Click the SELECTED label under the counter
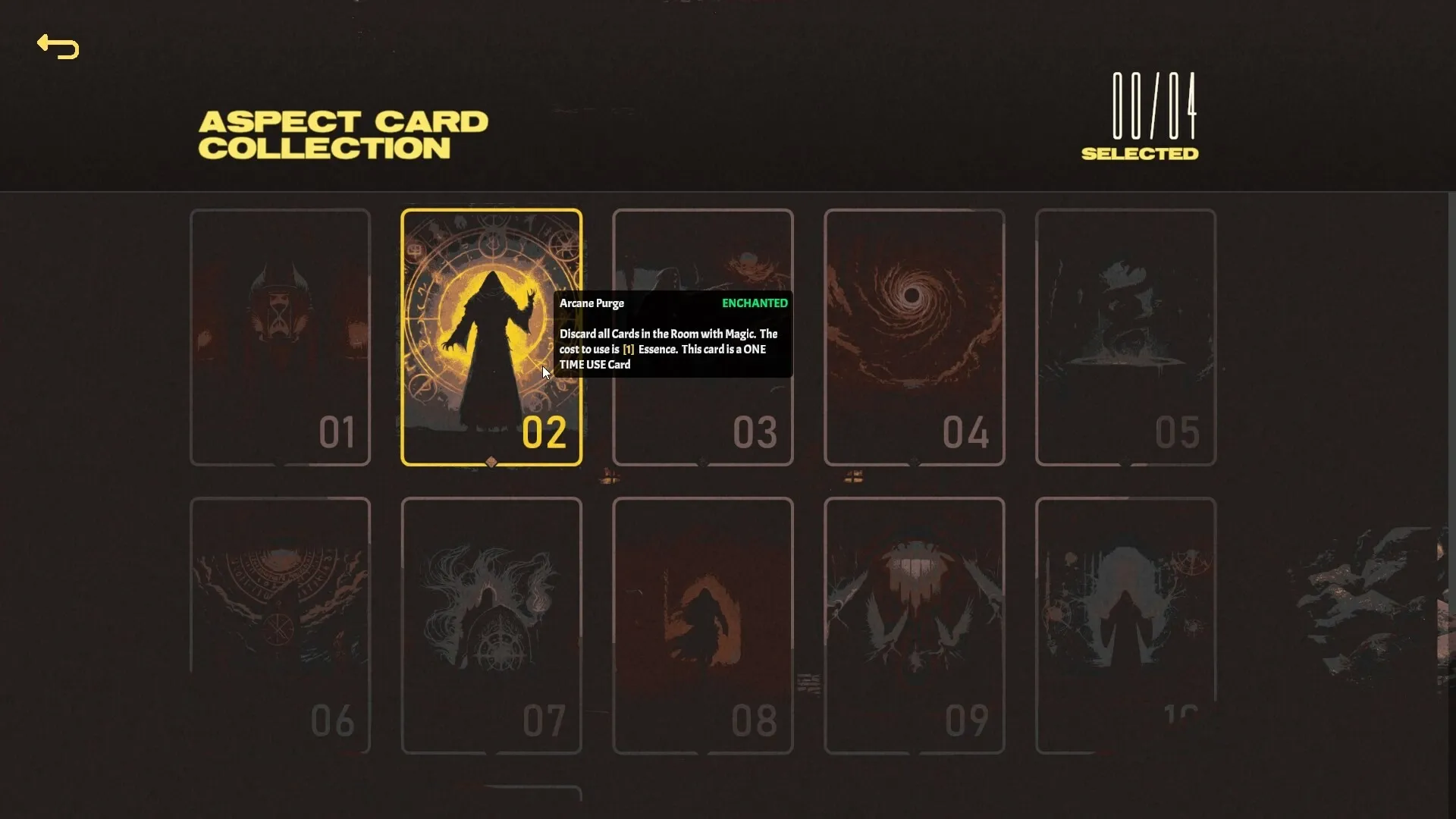Screen dimensions: 1456x819 [x=1141, y=153]
